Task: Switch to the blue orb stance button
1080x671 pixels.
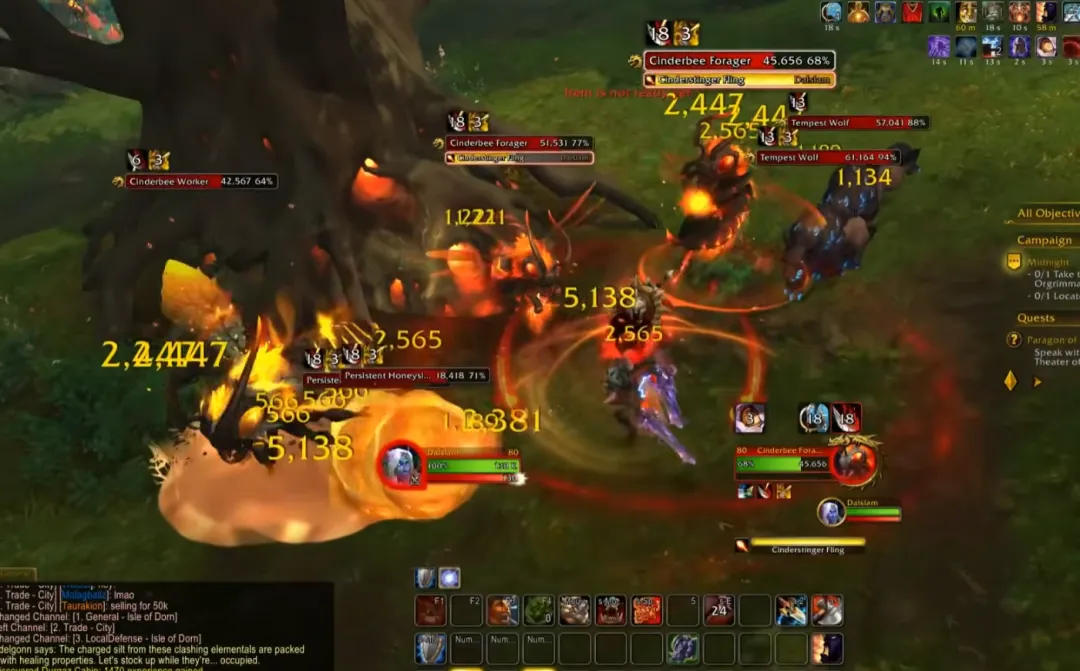Action: pyautogui.click(x=450, y=578)
